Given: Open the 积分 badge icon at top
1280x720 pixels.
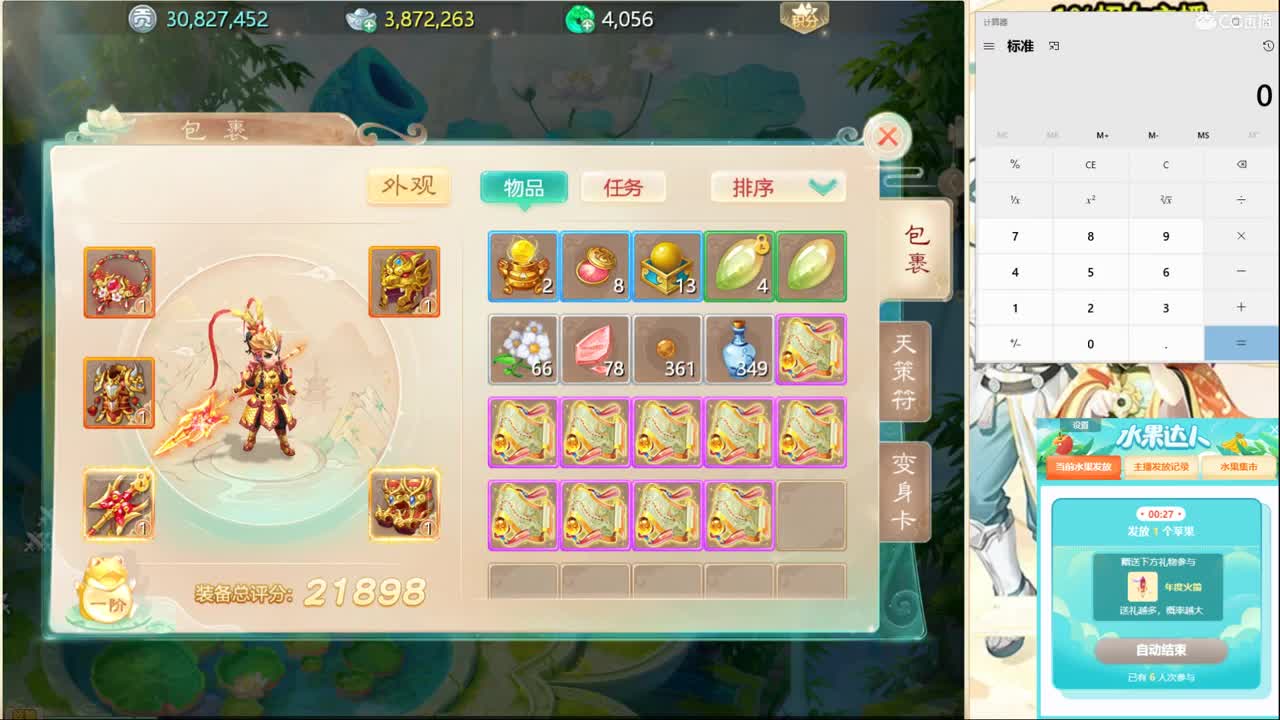Looking at the screenshot, I should [x=805, y=17].
